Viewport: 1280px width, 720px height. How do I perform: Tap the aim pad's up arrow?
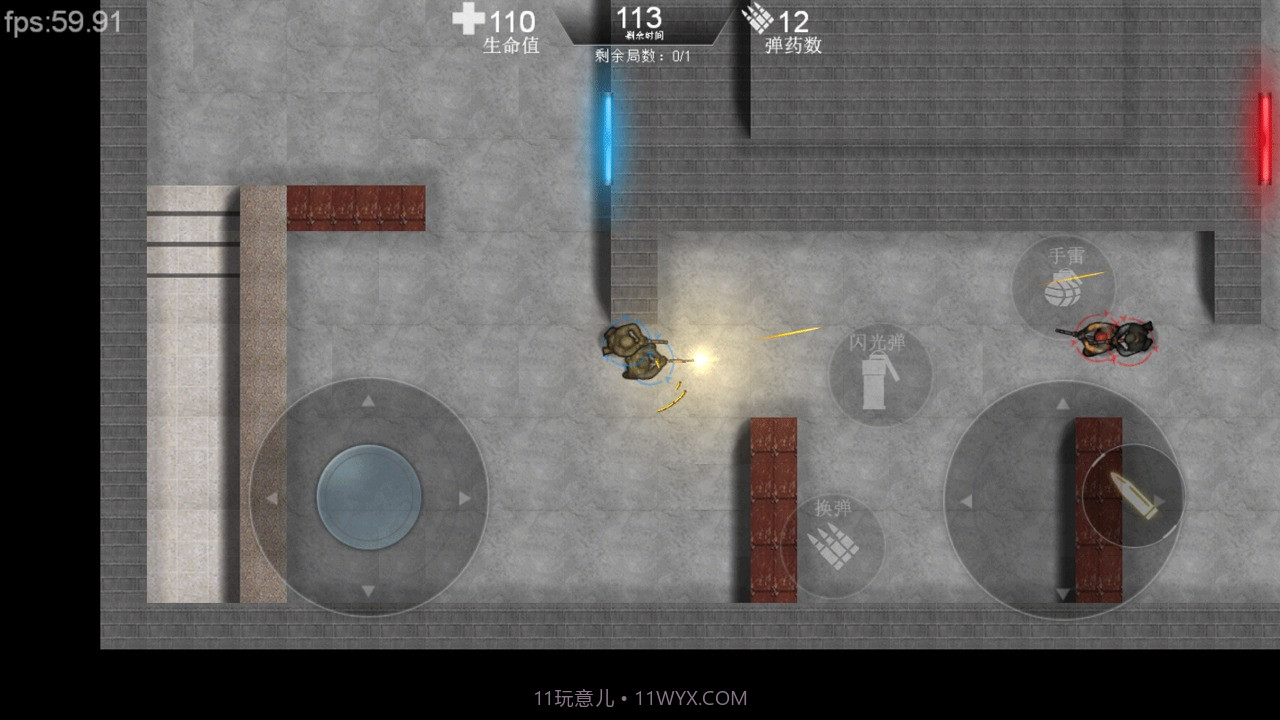click(x=1063, y=403)
